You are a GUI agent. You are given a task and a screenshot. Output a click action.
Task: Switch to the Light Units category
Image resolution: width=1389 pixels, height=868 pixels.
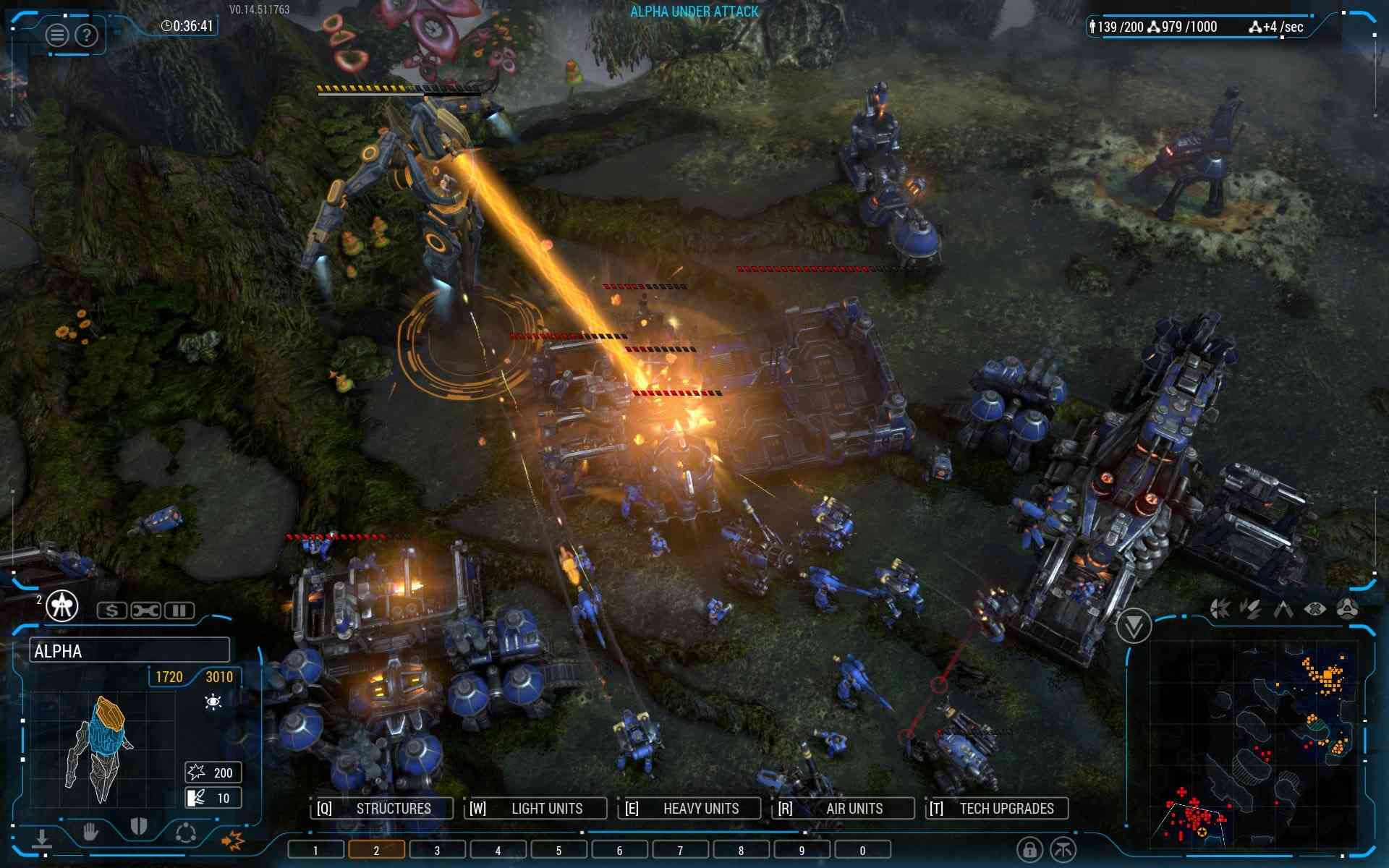[x=536, y=808]
